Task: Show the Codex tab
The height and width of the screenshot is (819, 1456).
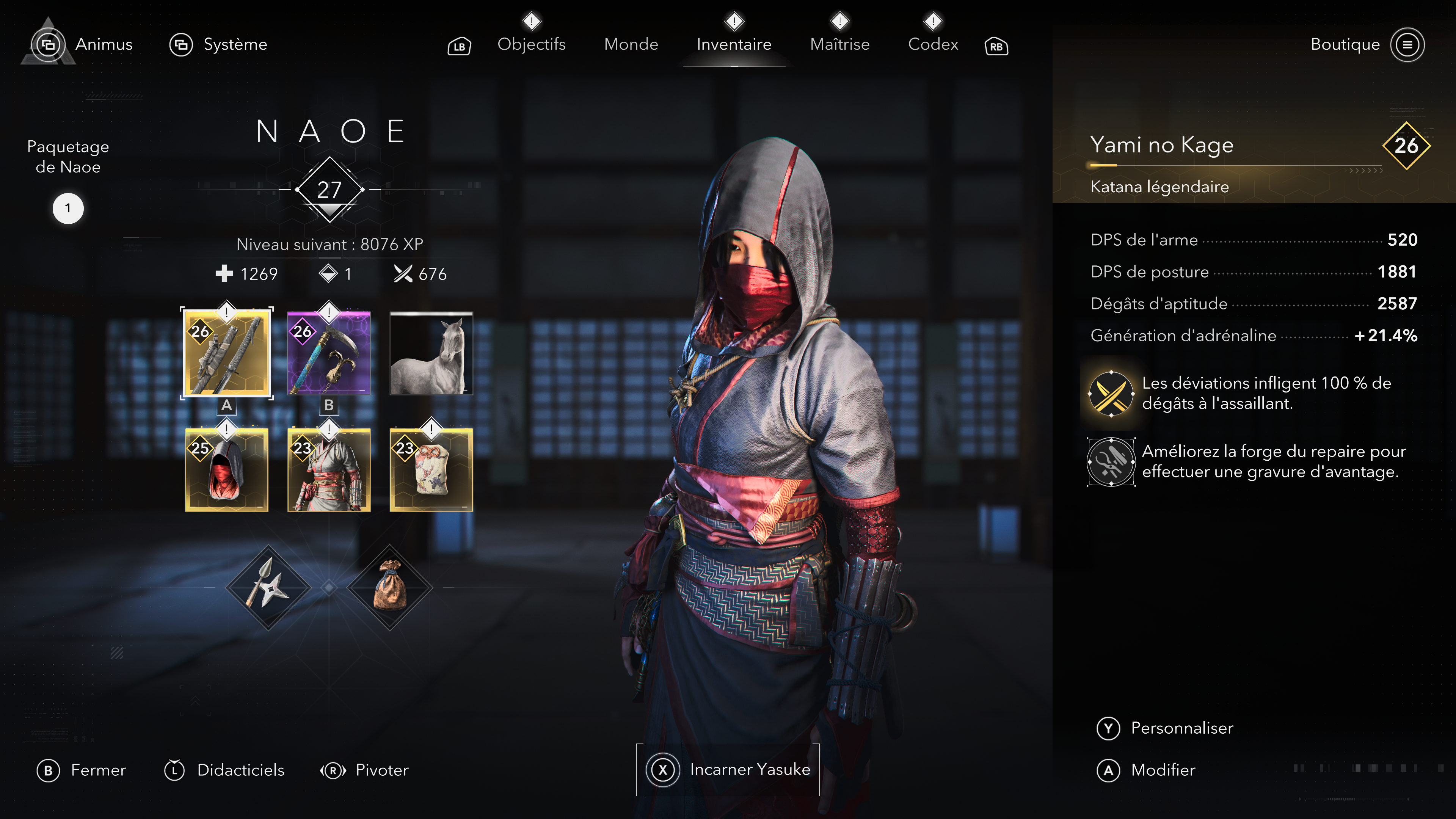Action: click(x=933, y=44)
